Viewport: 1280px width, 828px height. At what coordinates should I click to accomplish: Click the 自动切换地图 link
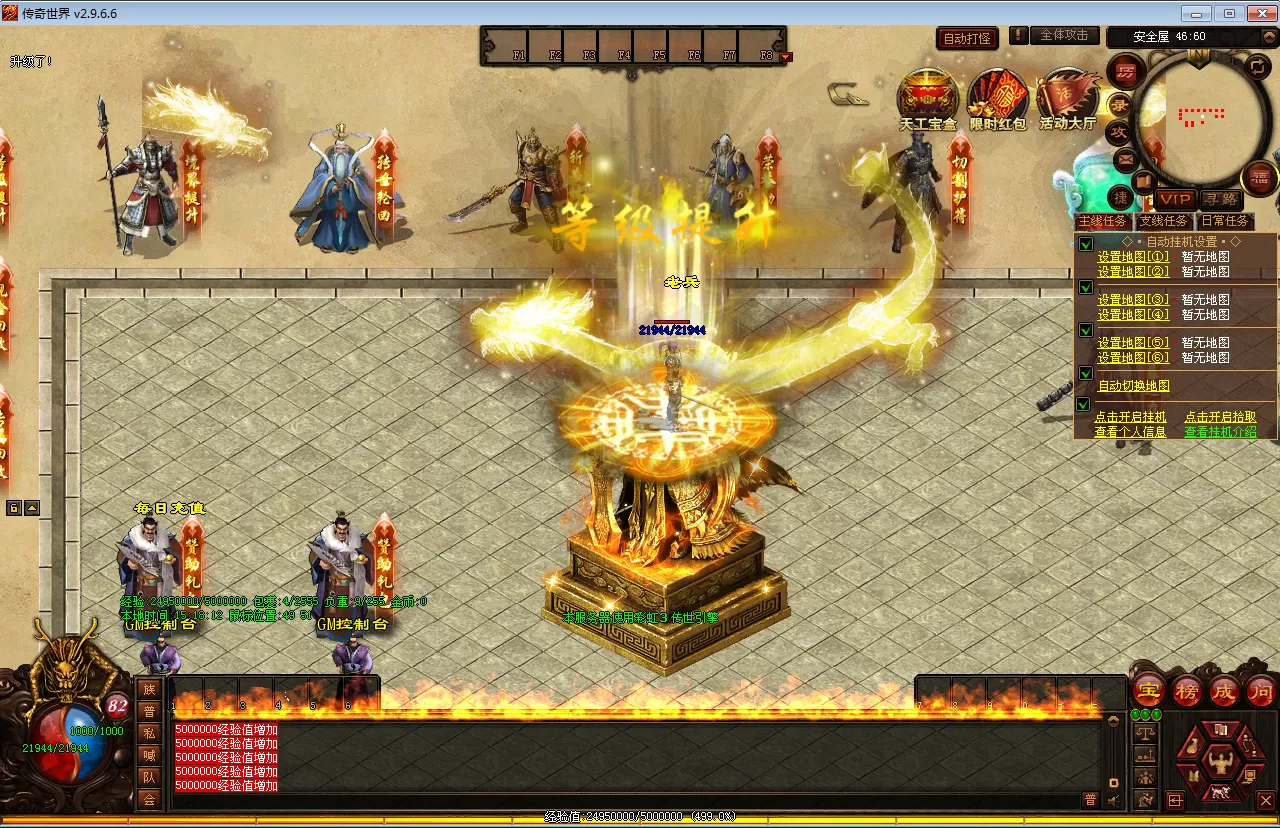tap(1133, 386)
